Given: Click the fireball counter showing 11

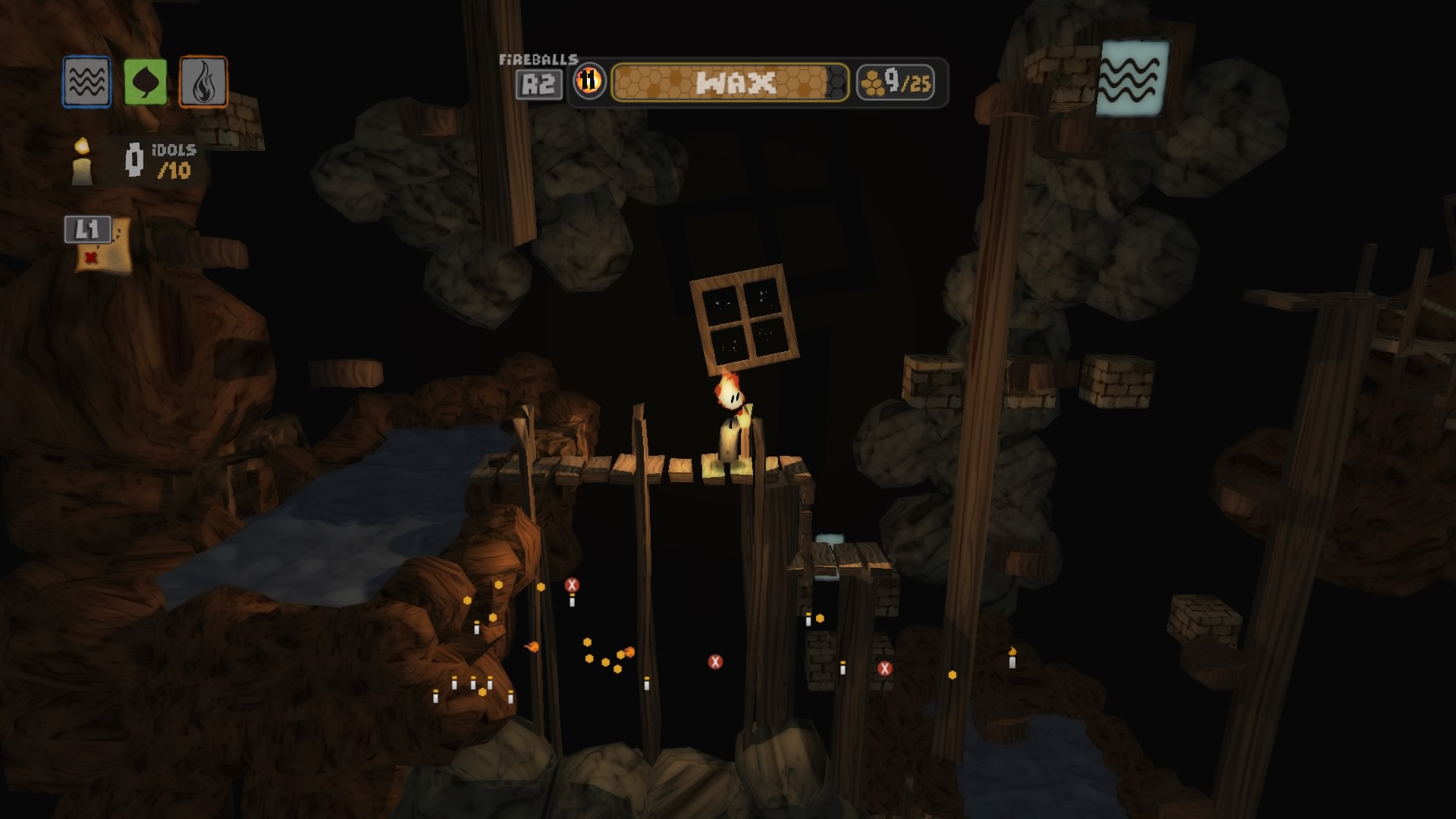Looking at the screenshot, I should 590,81.
